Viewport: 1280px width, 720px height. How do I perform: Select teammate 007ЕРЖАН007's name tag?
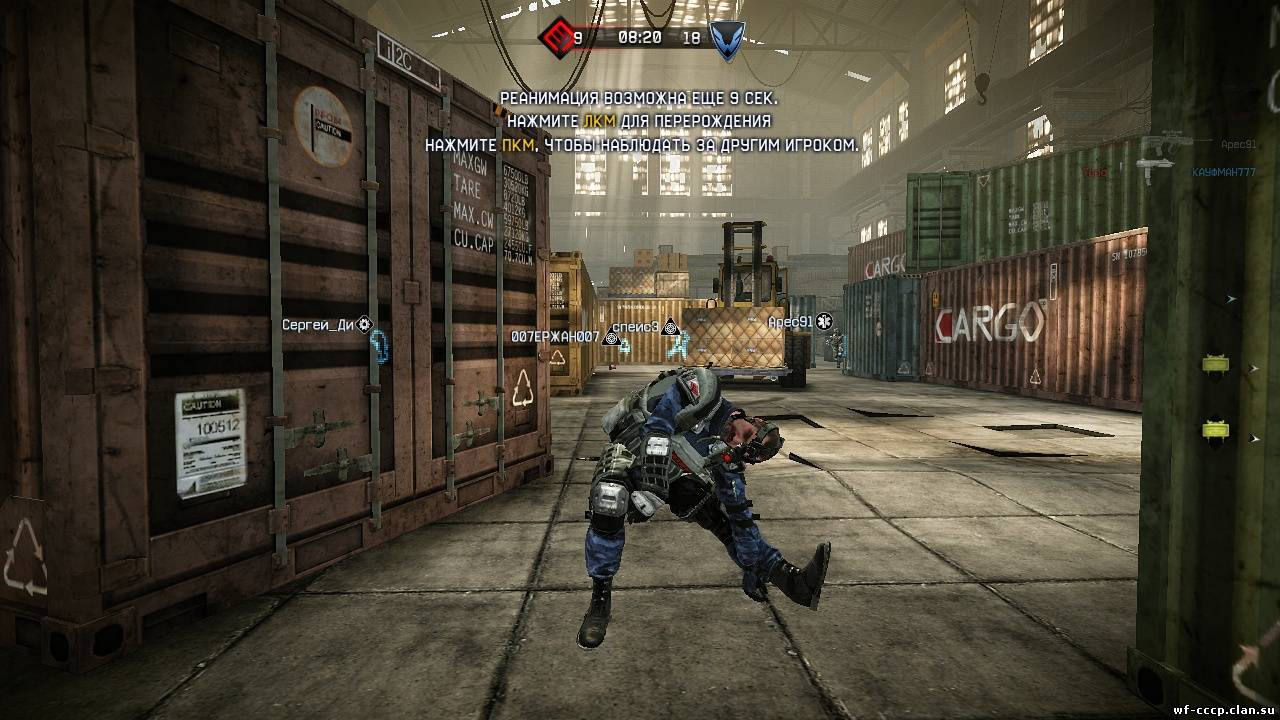[x=555, y=337]
